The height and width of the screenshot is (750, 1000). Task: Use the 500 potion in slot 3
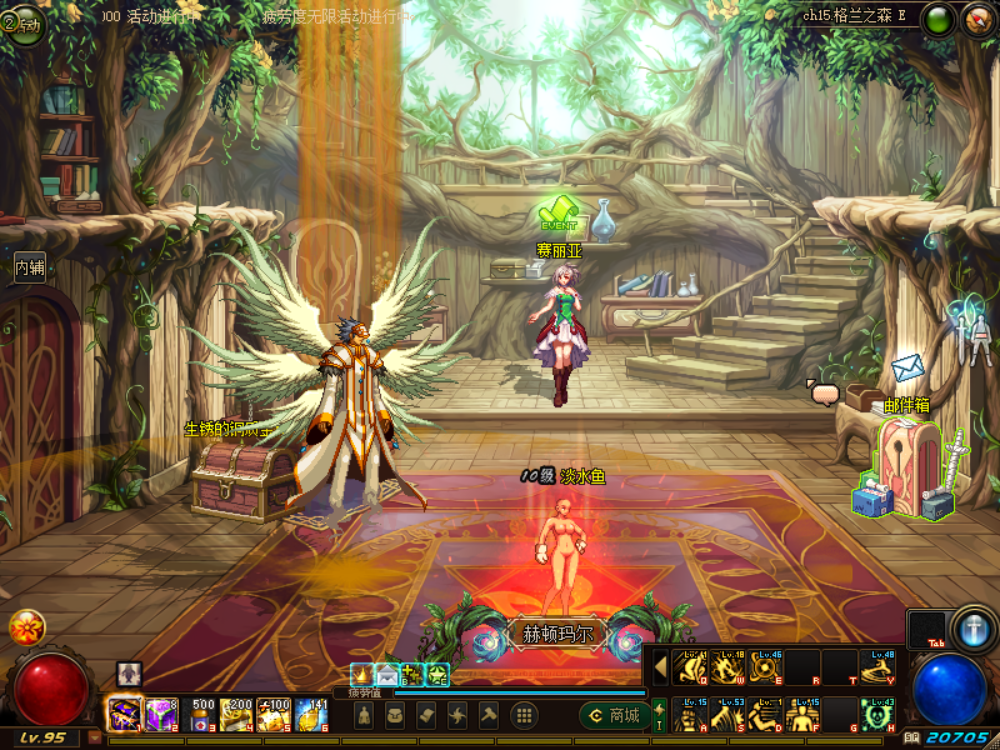pyautogui.click(x=201, y=714)
